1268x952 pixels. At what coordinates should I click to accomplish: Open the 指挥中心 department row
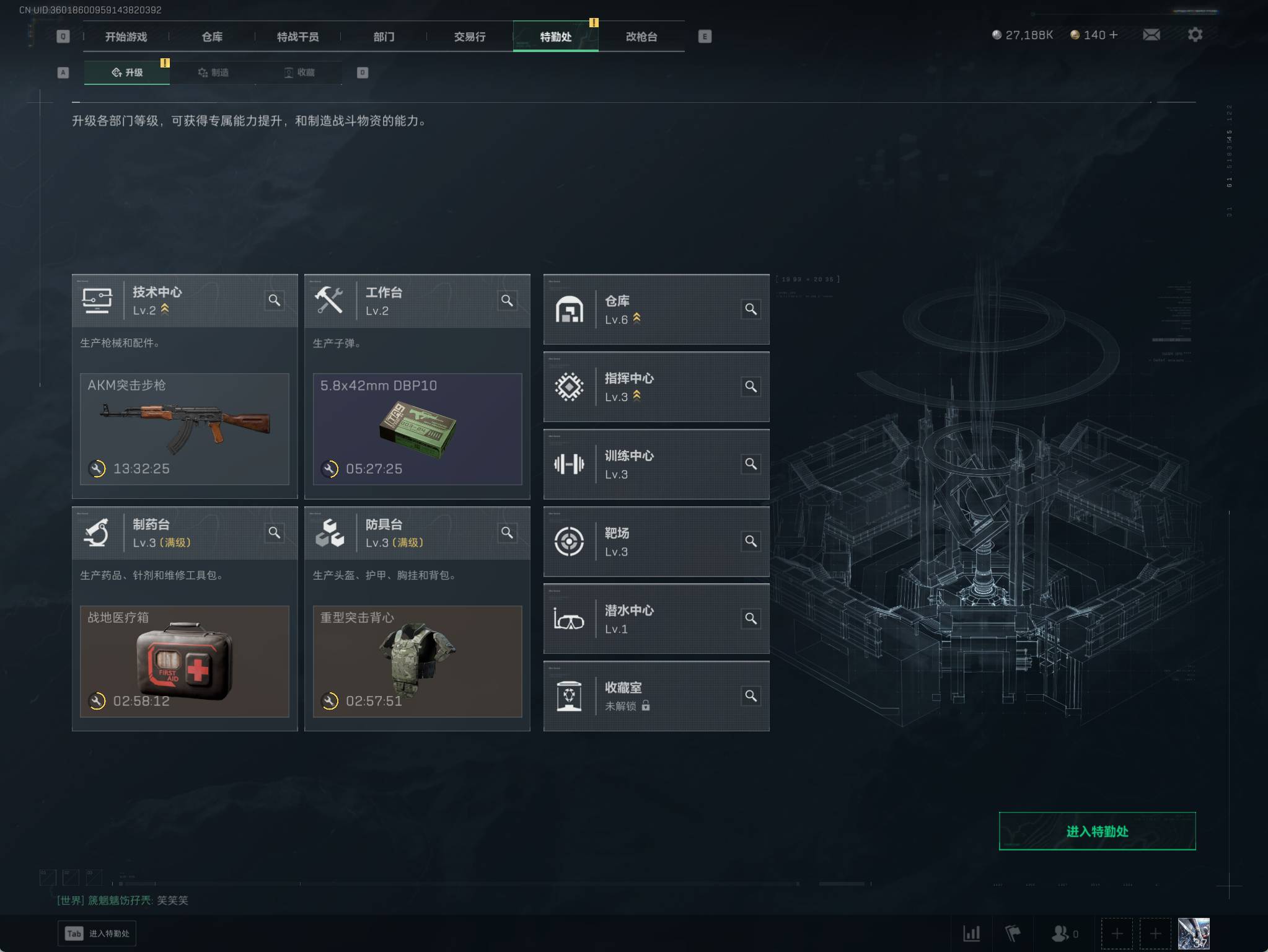tap(656, 387)
